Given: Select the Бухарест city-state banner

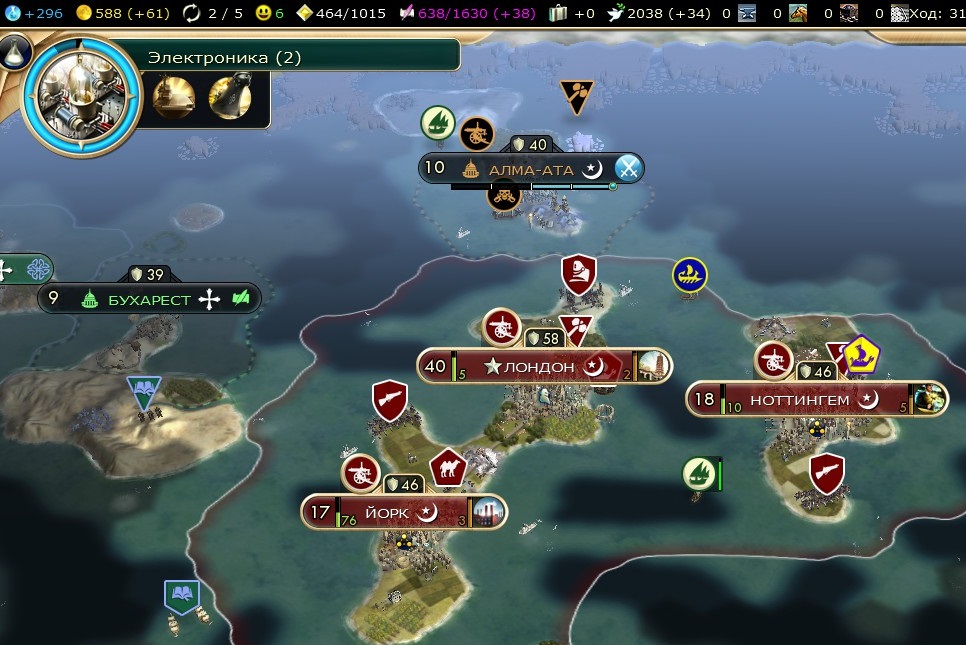Looking at the screenshot, I should [148, 299].
